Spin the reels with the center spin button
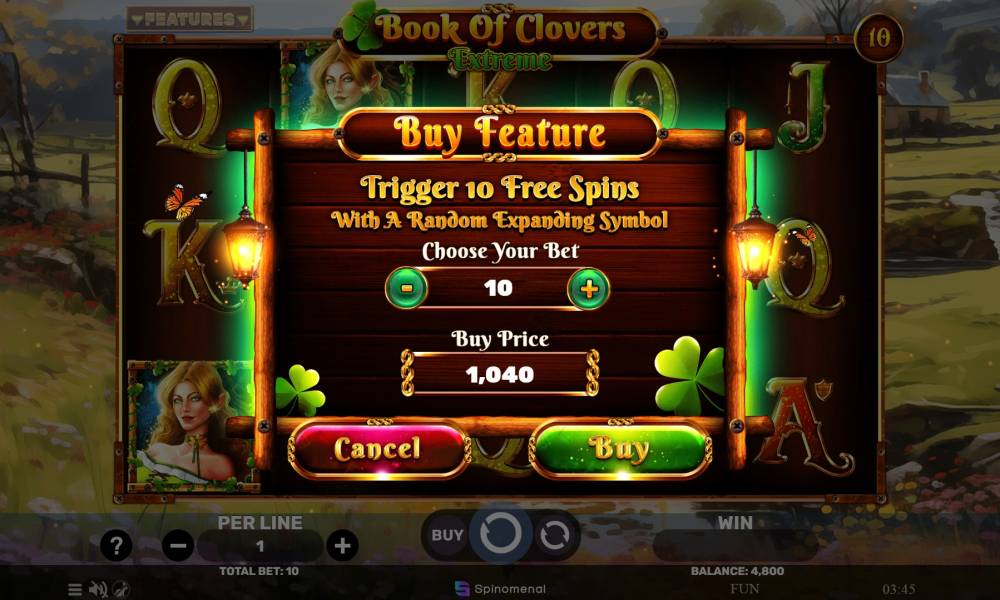The image size is (1000, 600). 500,535
